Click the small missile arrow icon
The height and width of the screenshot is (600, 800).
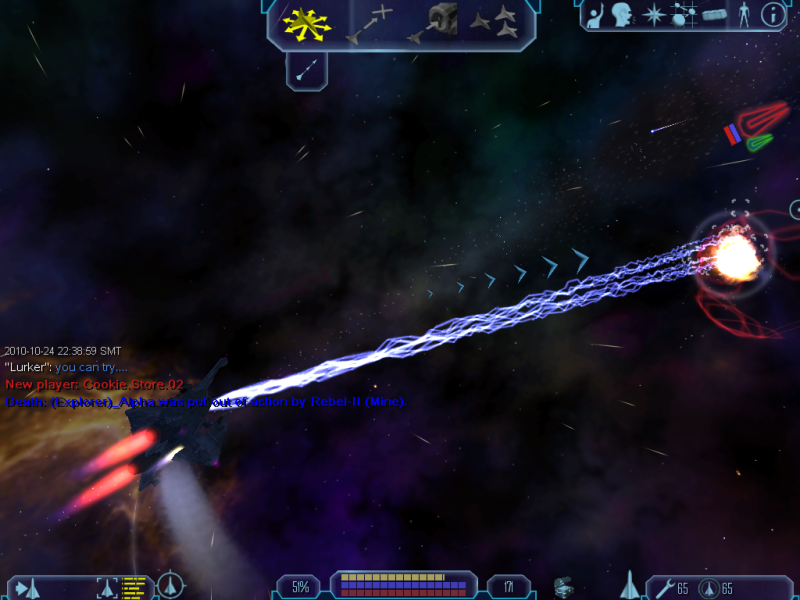307,69
